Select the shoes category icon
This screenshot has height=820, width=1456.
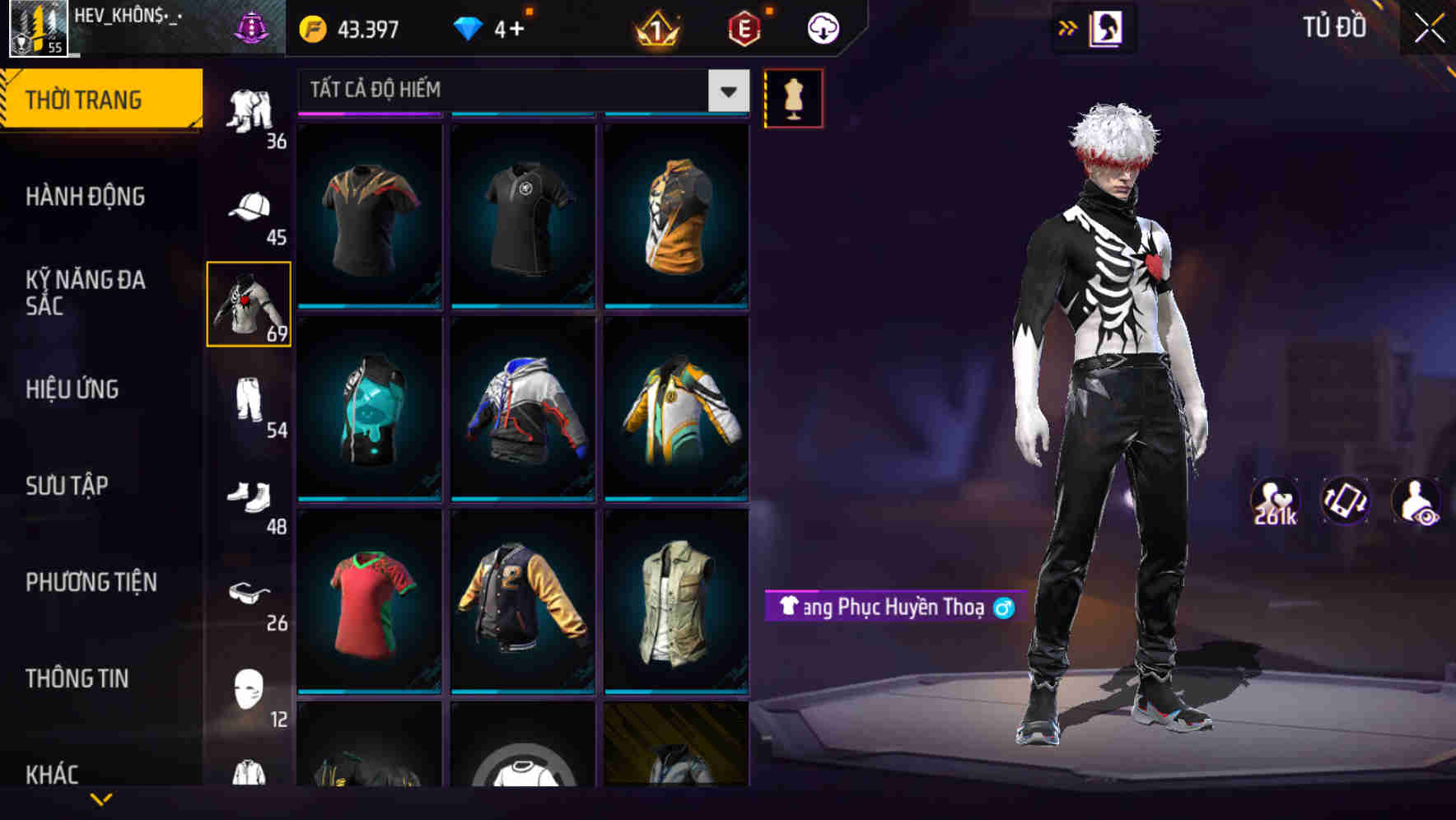coord(251,500)
